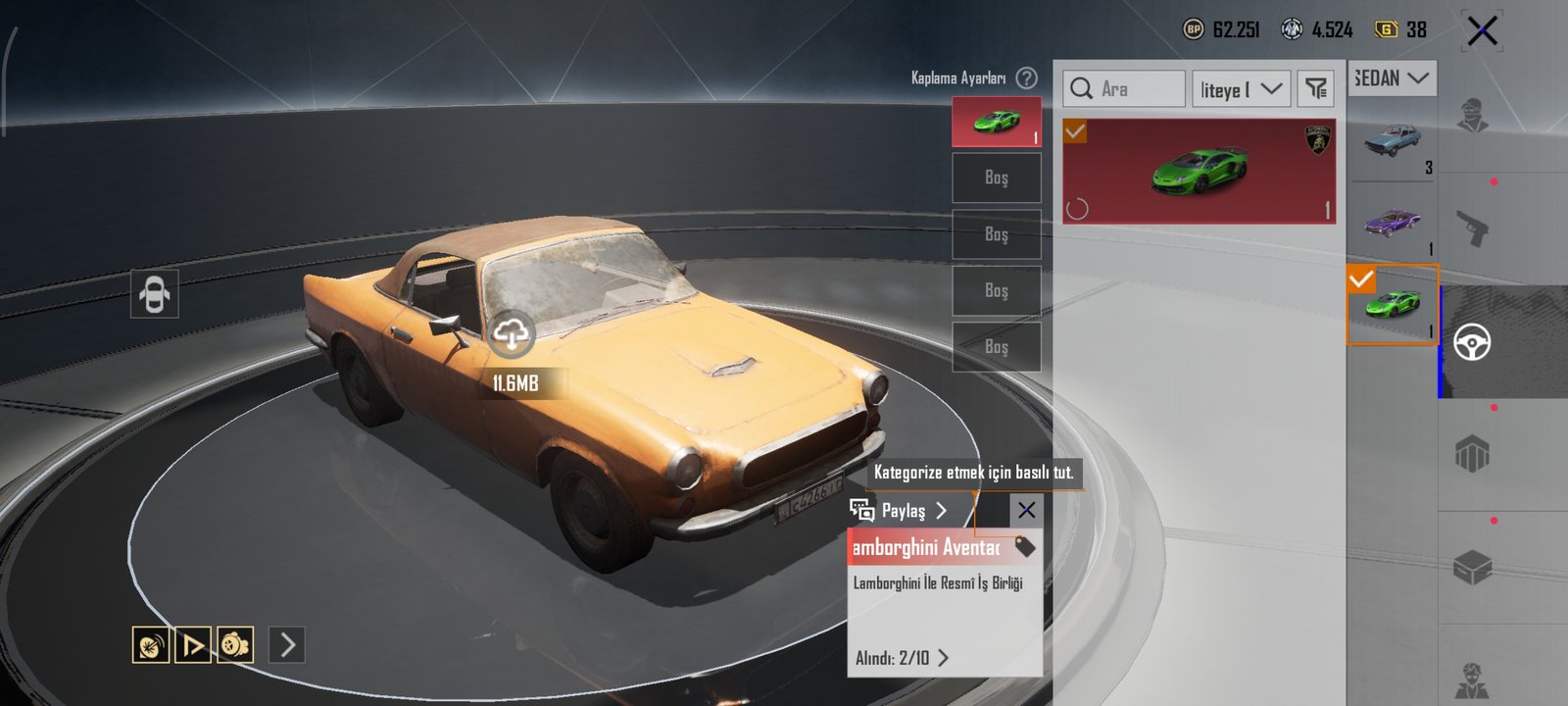This screenshot has width=1568, height=706.
Task: Choose the purple car vehicle thumbnail
Action: point(1393,224)
